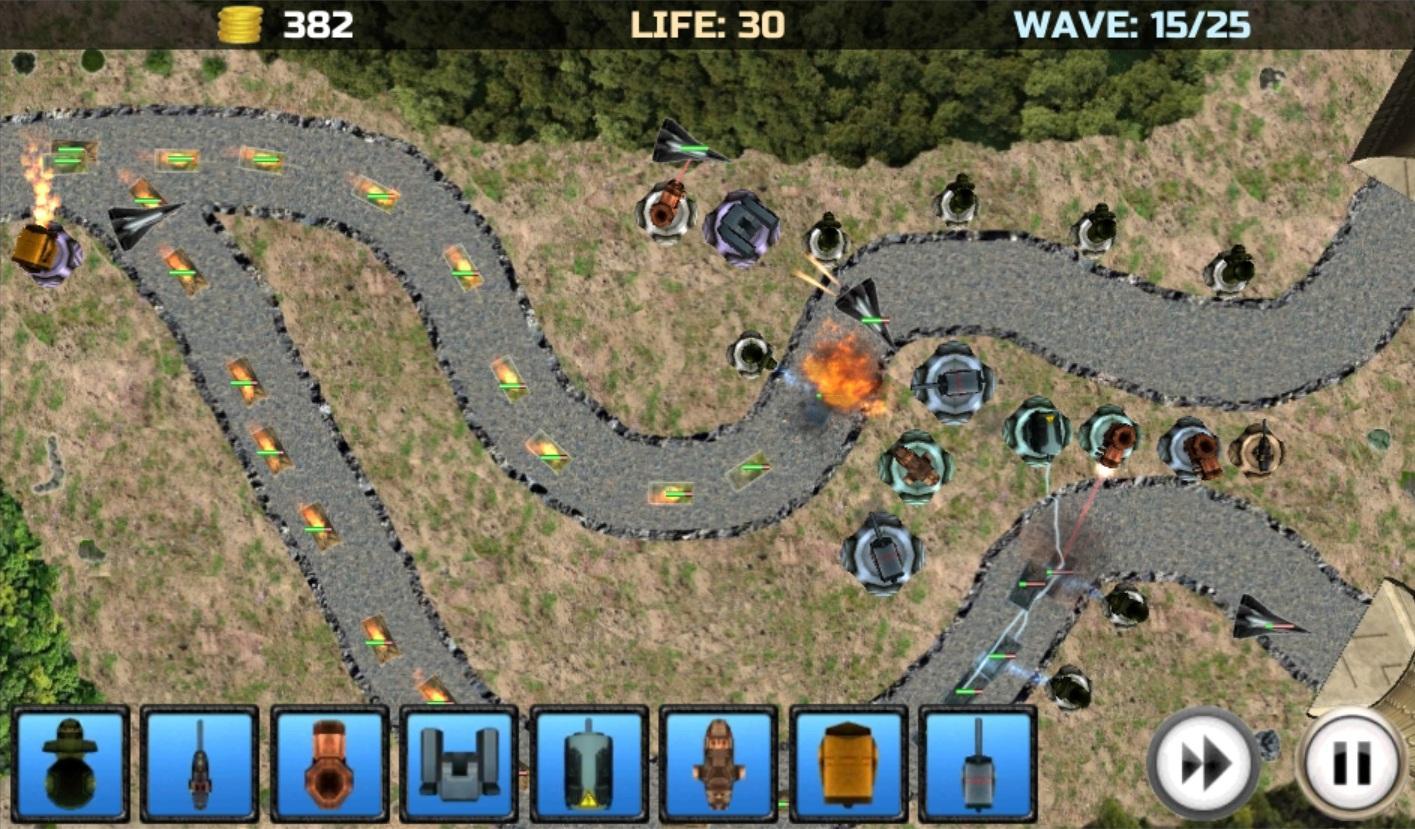Click the gold coins currency icon
This screenshot has width=1415, height=829.
click(240, 22)
